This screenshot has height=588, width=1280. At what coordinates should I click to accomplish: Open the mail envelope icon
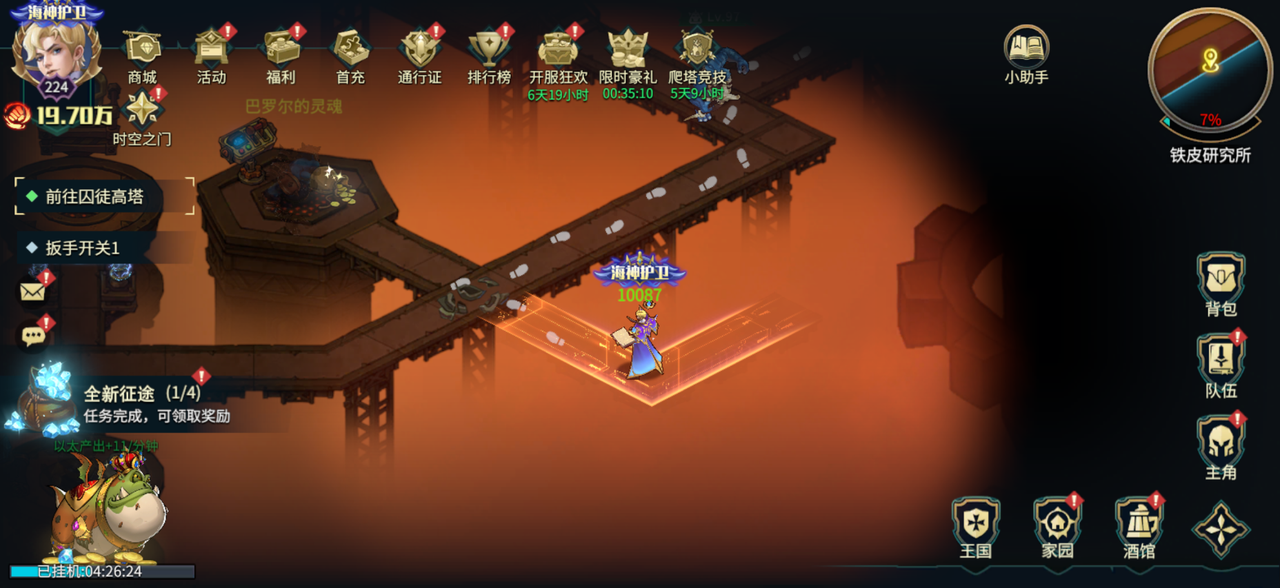34,291
